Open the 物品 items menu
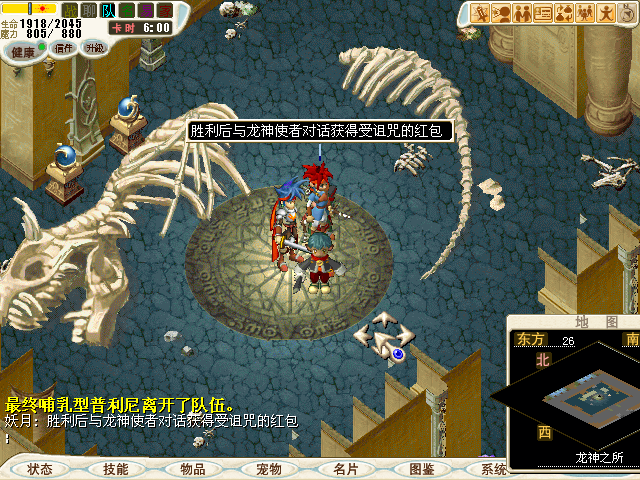This screenshot has width=640, height=480. [192, 469]
